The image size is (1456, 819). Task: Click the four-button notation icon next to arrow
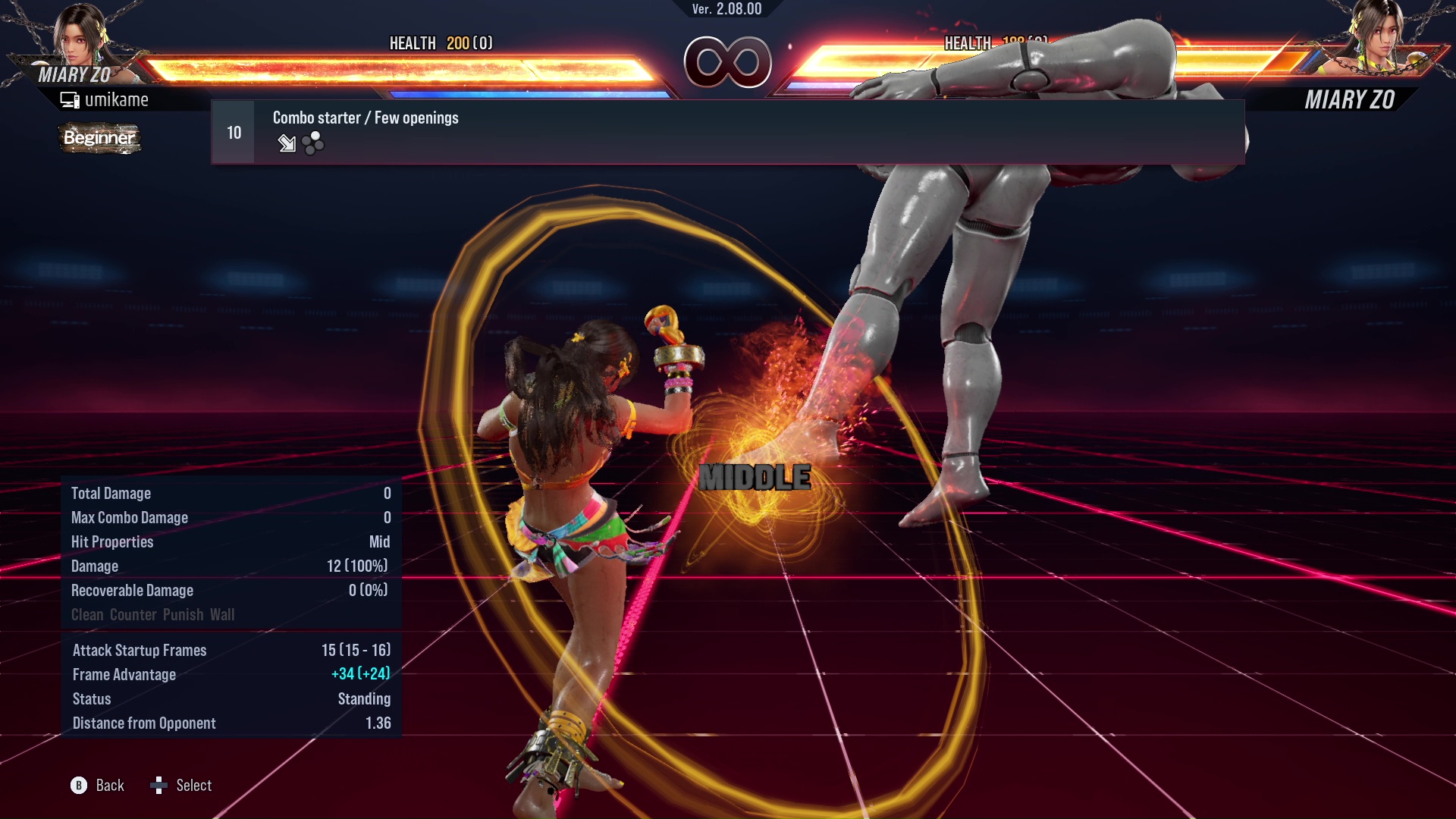pos(312,143)
